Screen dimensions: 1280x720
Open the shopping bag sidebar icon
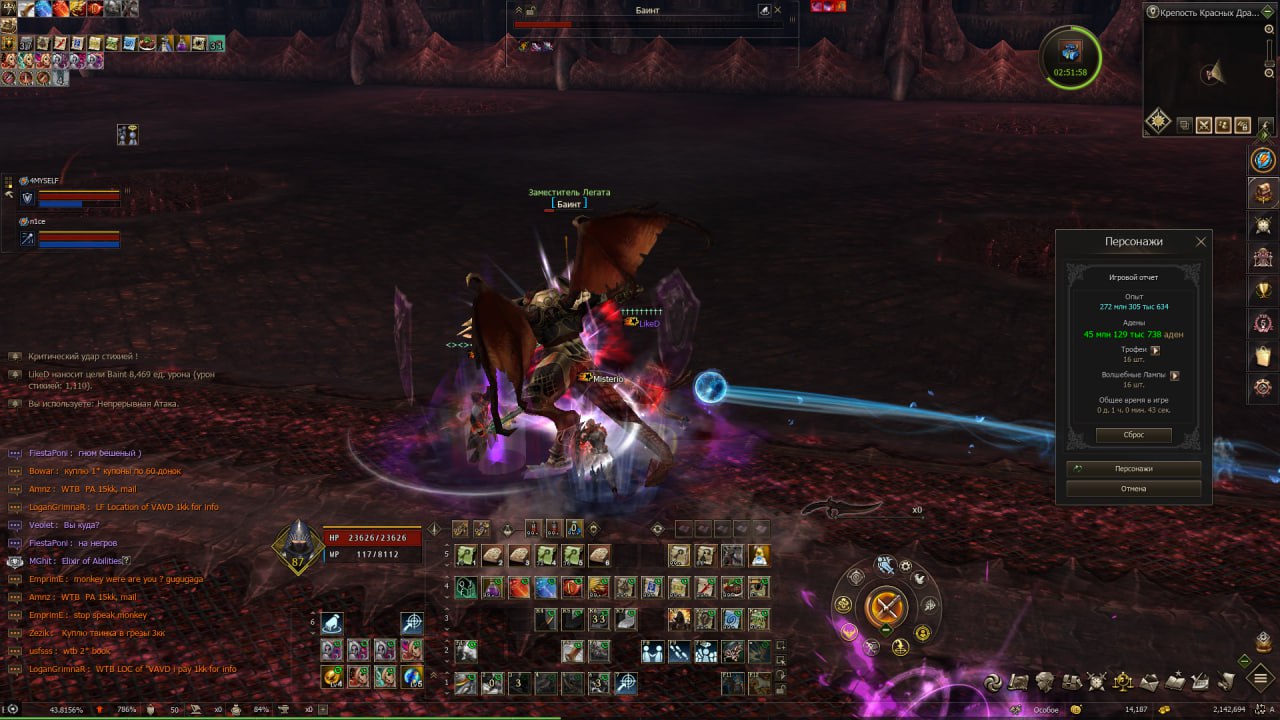point(1263,355)
